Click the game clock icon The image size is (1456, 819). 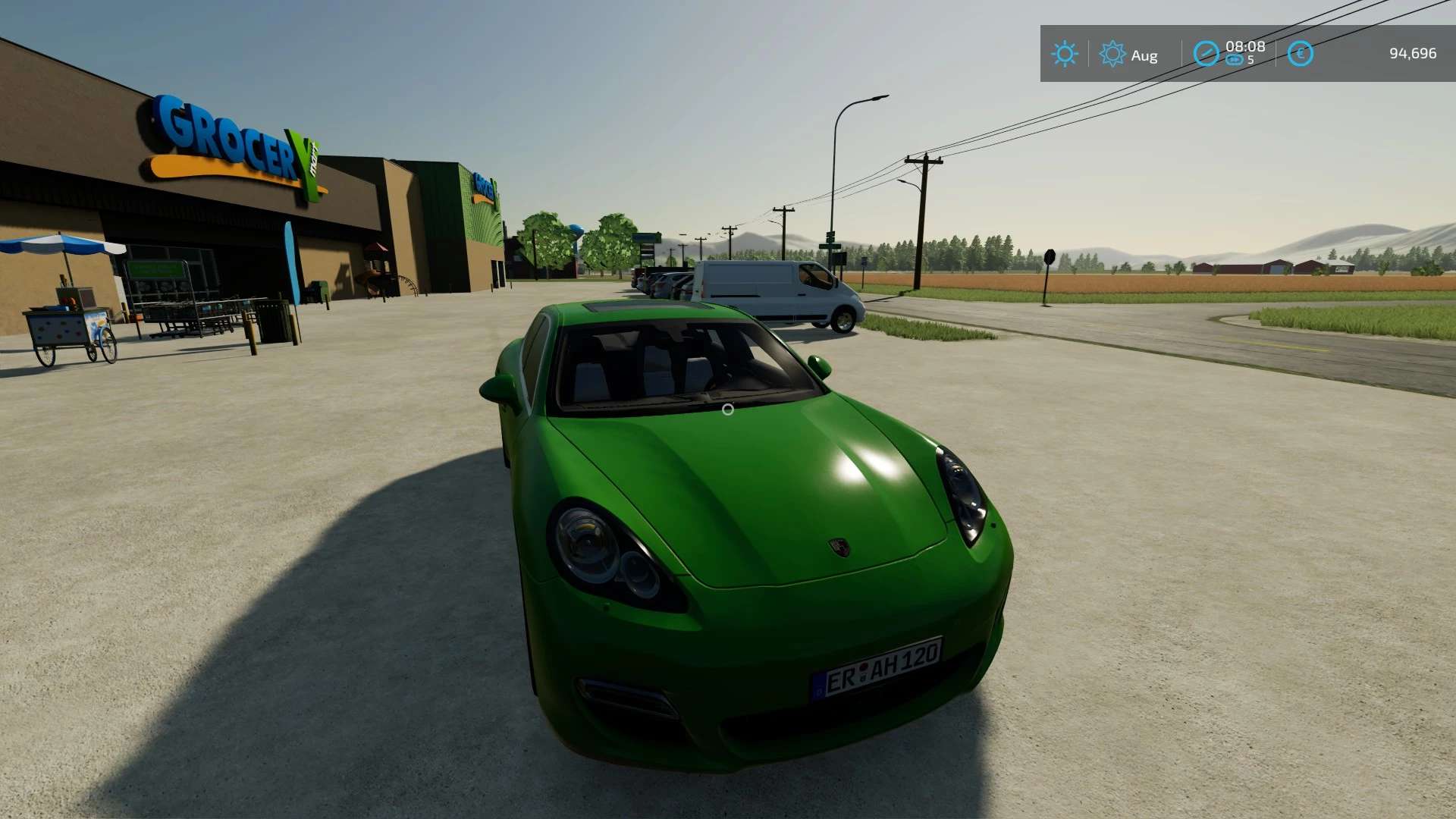tap(1206, 54)
